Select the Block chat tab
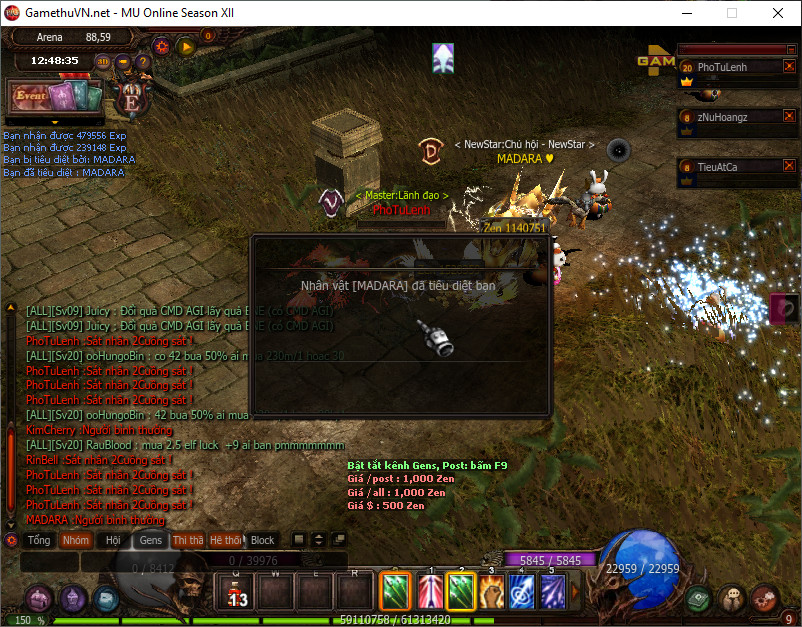The image size is (802, 627). coord(262,541)
